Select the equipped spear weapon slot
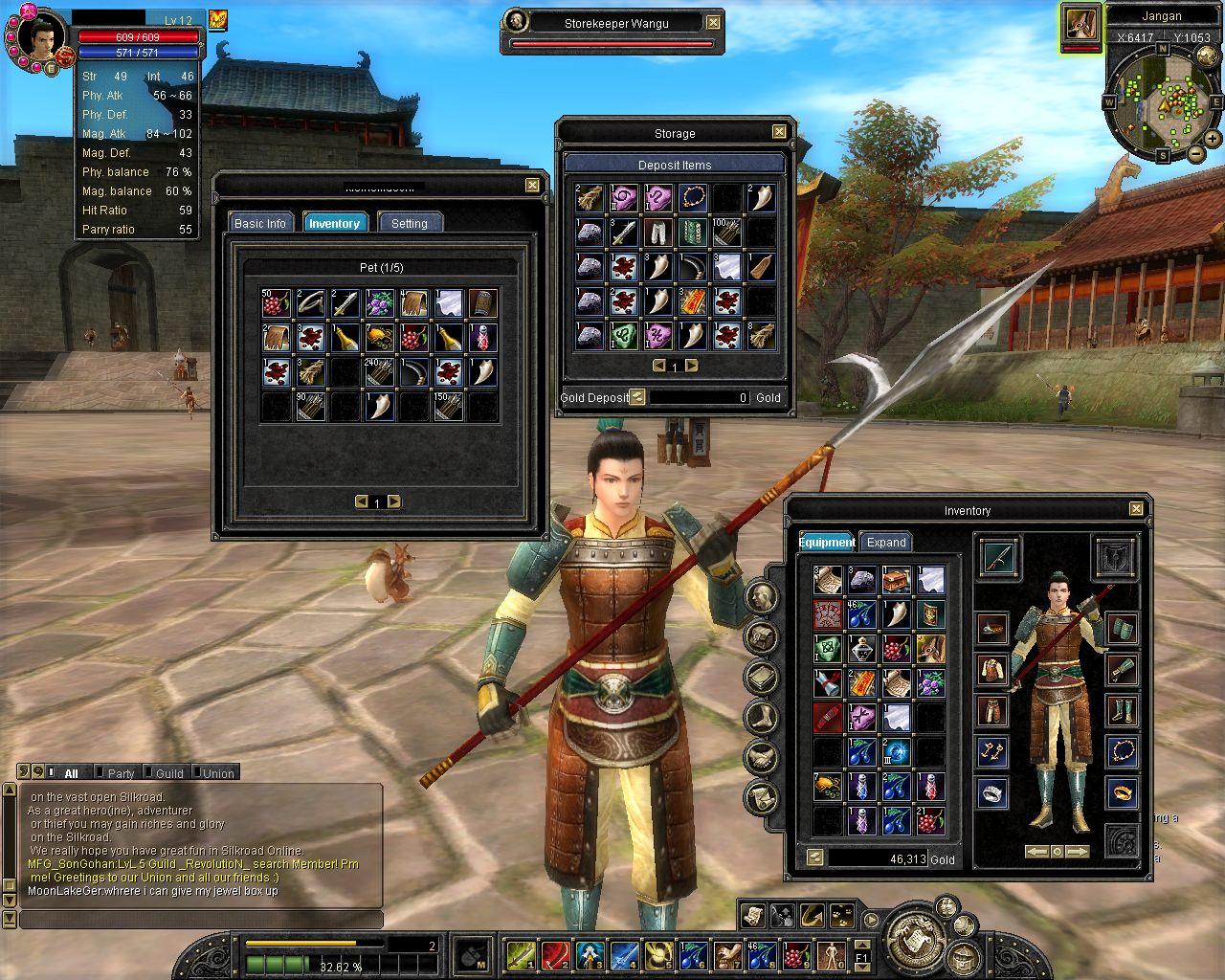The height and width of the screenshot is (980, 1225). (1000, 556)
